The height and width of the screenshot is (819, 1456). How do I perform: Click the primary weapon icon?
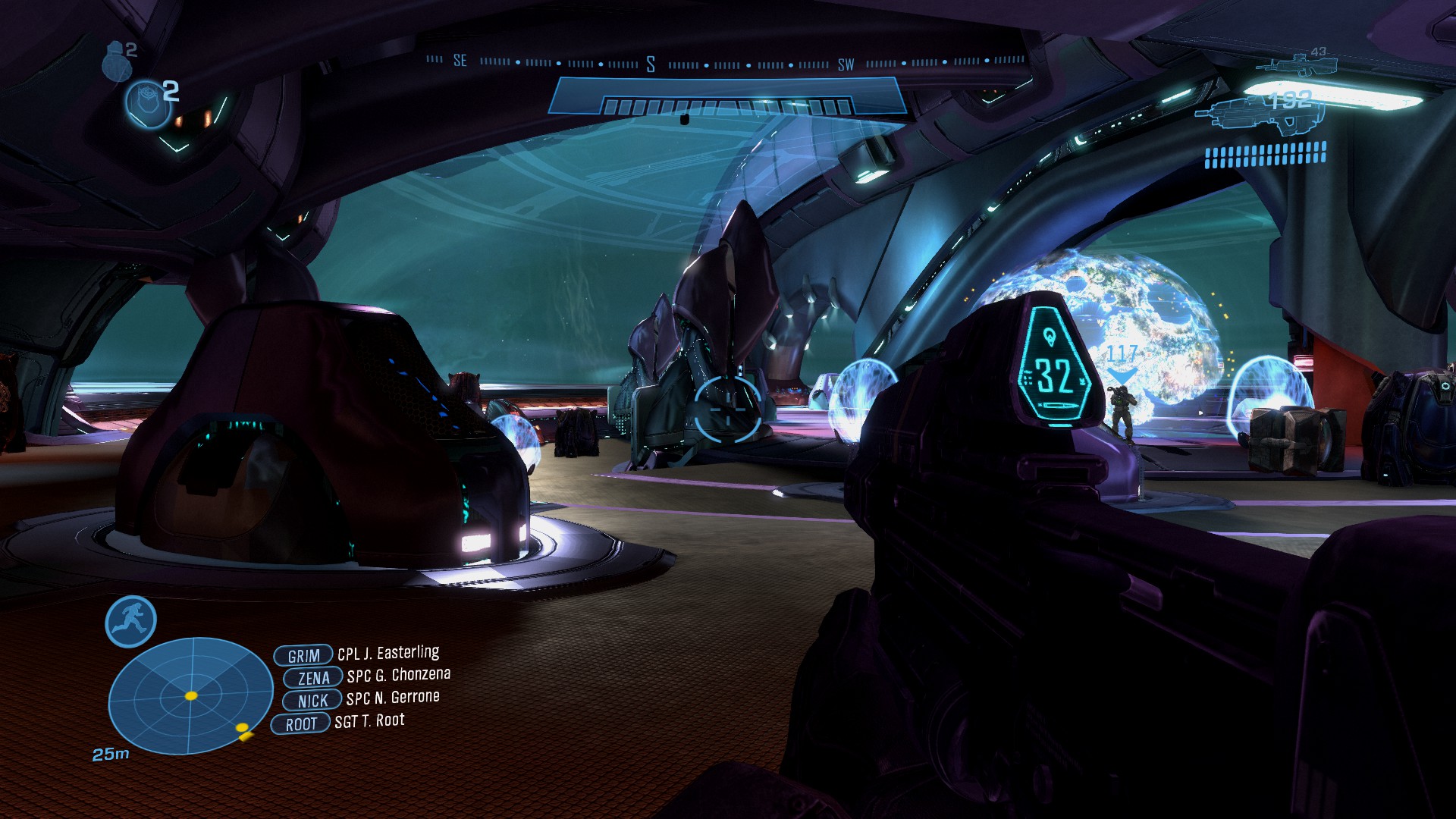[x=1260, y=114]
